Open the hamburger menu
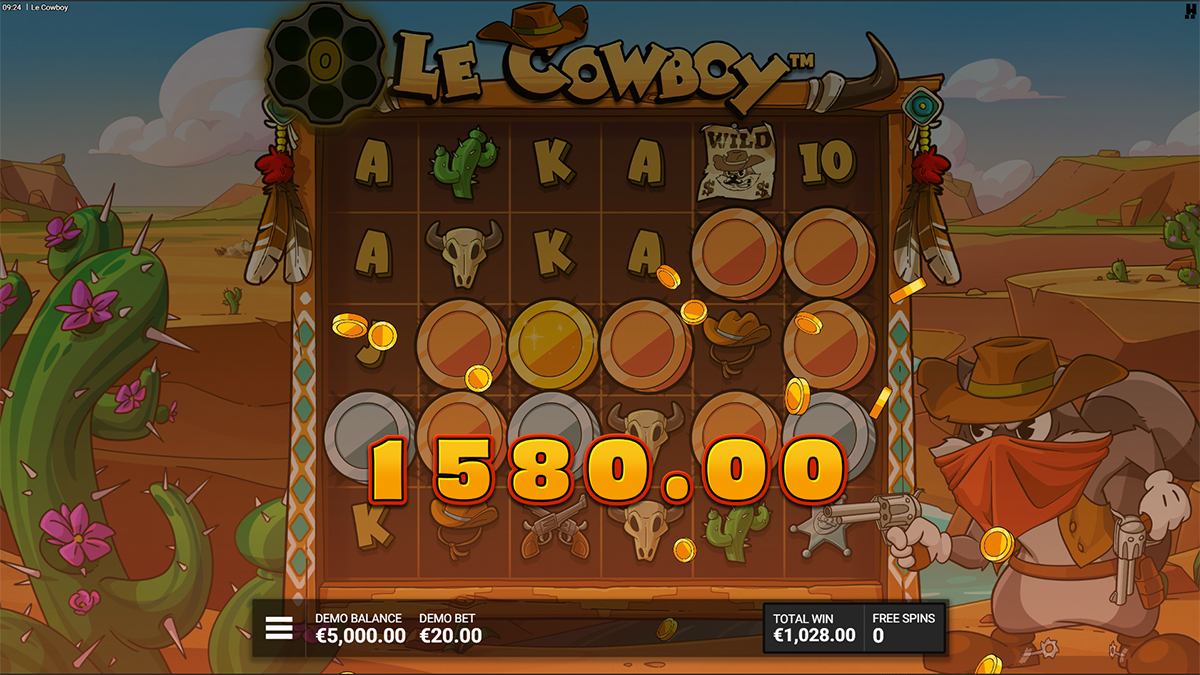Screen dimensions: 1200x675 279,628
